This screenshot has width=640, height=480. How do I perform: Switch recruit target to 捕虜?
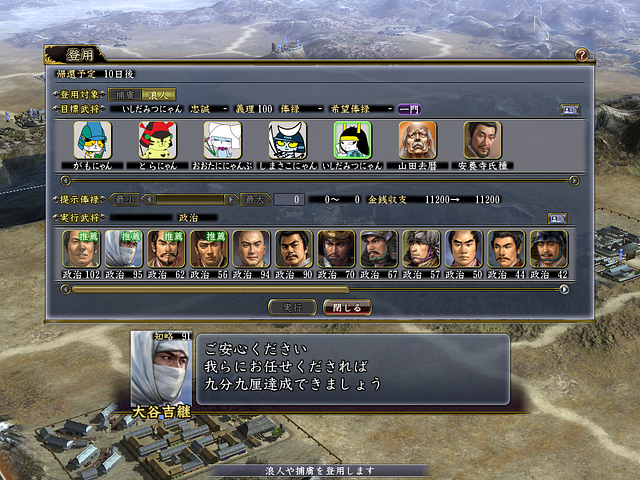pyautogui.click(x=125, y=93)
